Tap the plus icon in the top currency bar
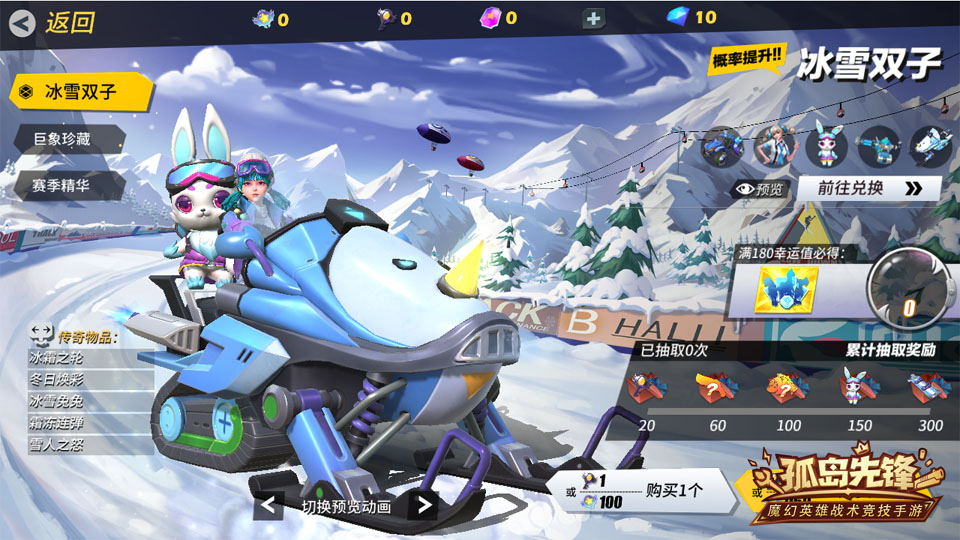The image size is (960, 540). click(593, 18)
